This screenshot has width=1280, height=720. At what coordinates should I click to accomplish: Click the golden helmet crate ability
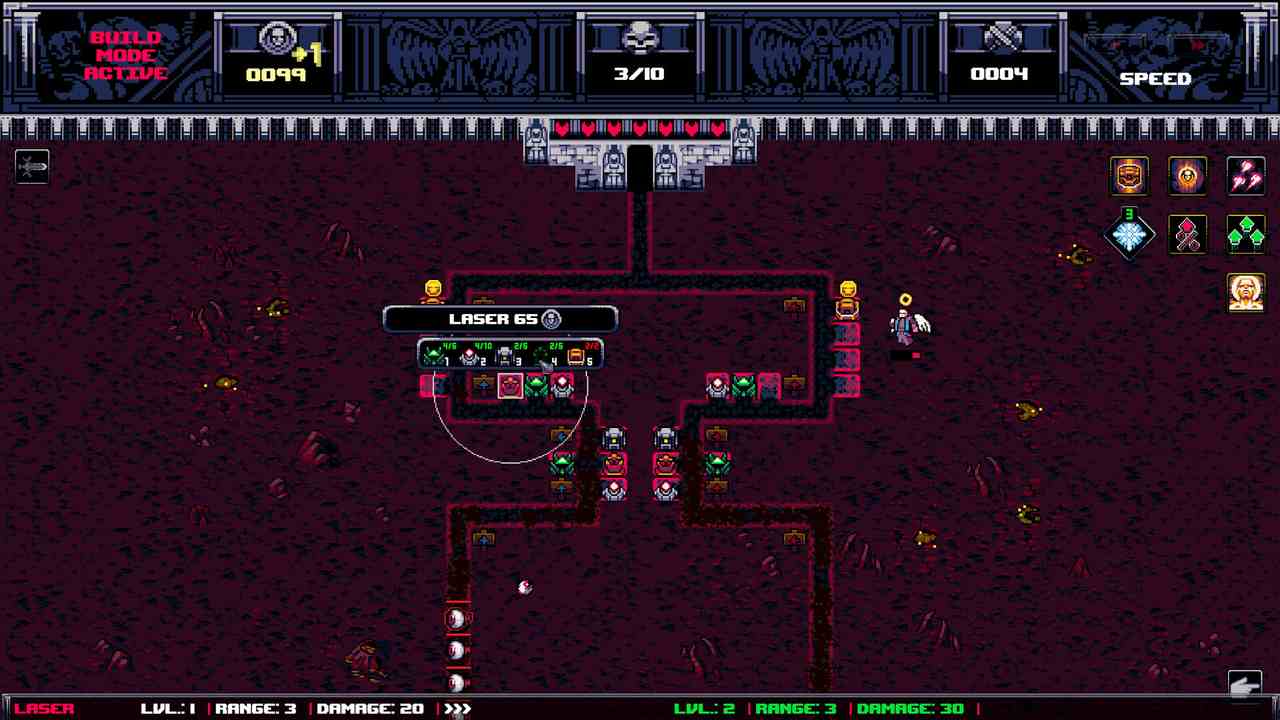(x=1128, y=176)
